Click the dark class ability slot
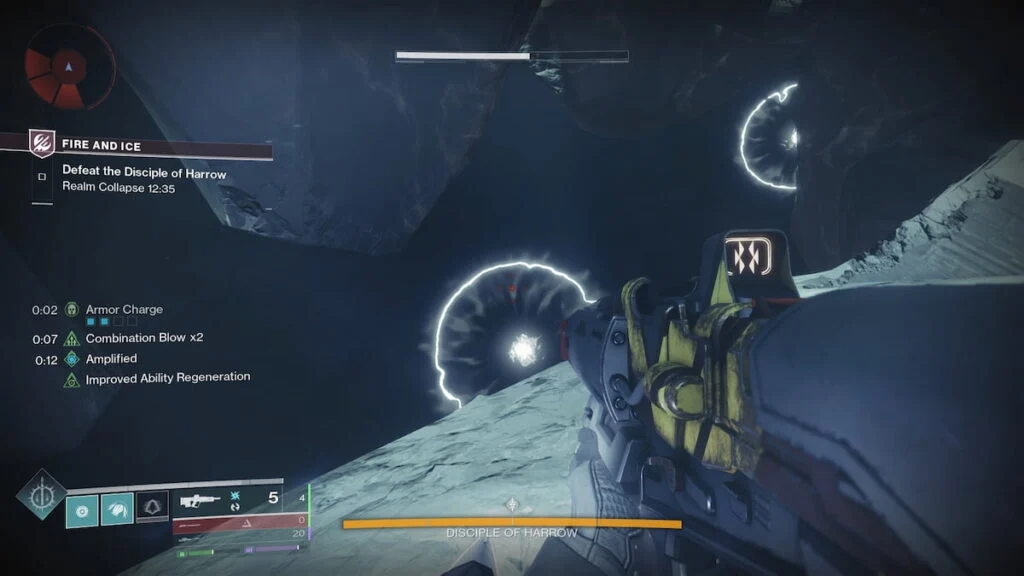The width and height of the screenshot is (1024, 576). click(x=151, y=510)
